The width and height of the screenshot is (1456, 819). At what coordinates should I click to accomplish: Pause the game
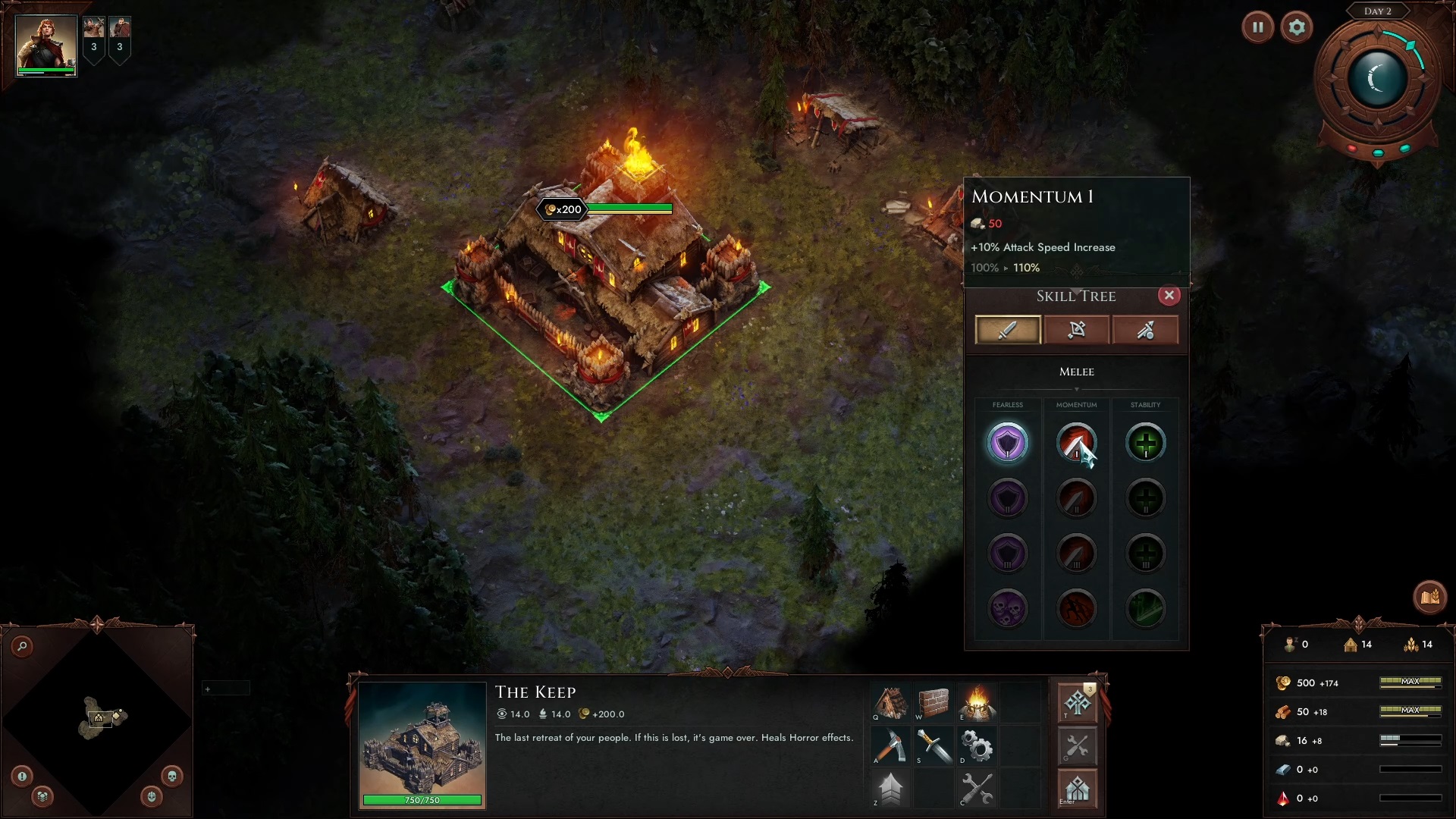pyautogui.click(x=1257, y=28)
